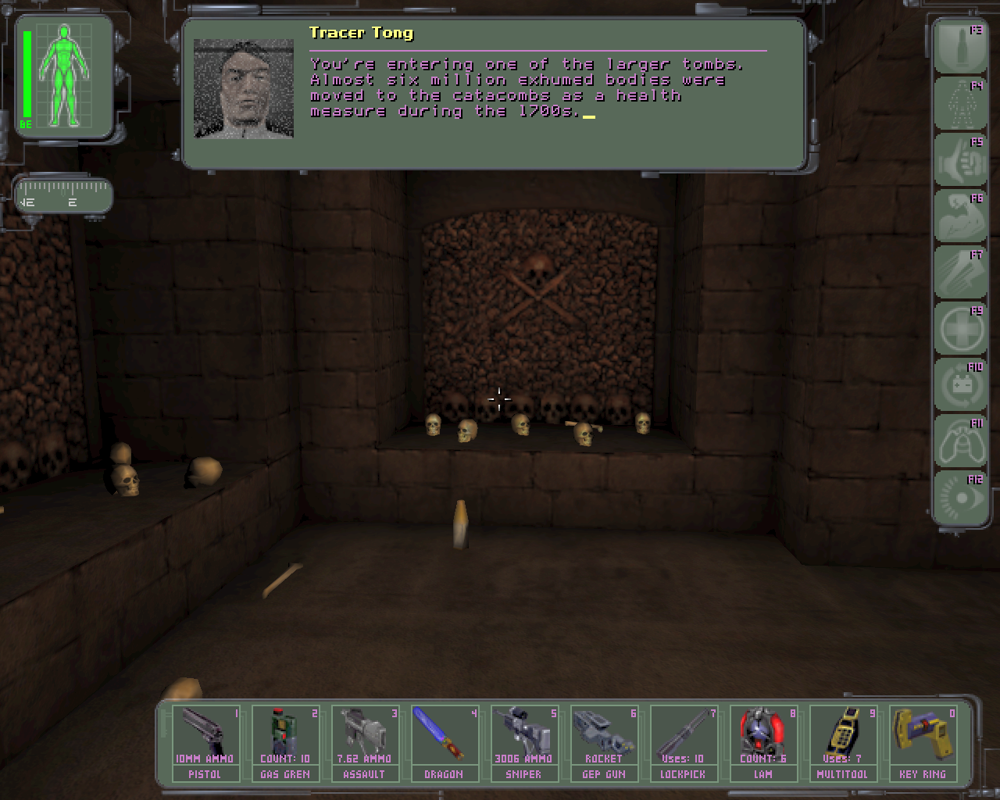The width and height of the screenshot is (1000, 800).
Task: Select the Pistol hotbar slot
Action: 205,742
